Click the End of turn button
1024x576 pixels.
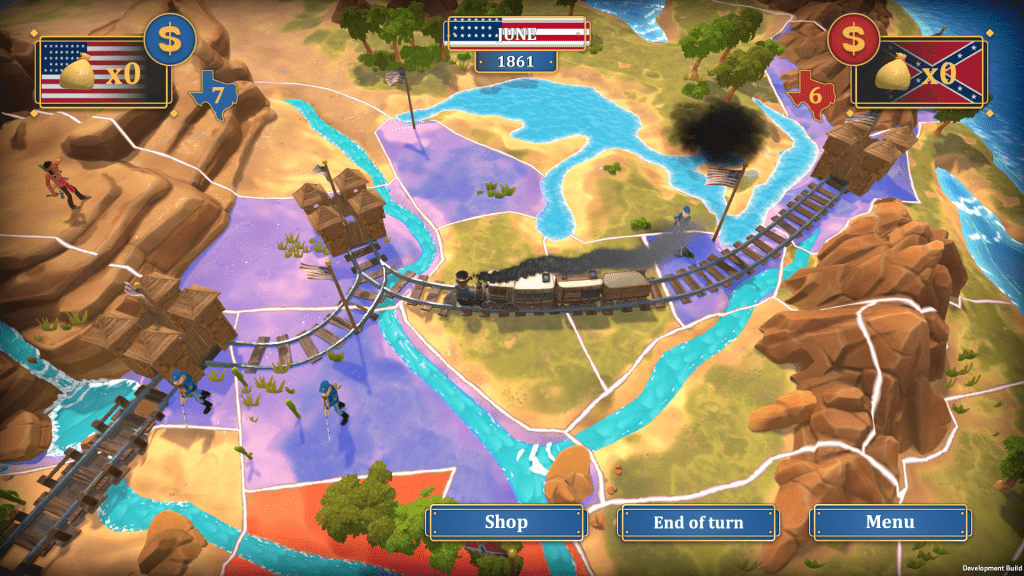[x=697, y=522]
